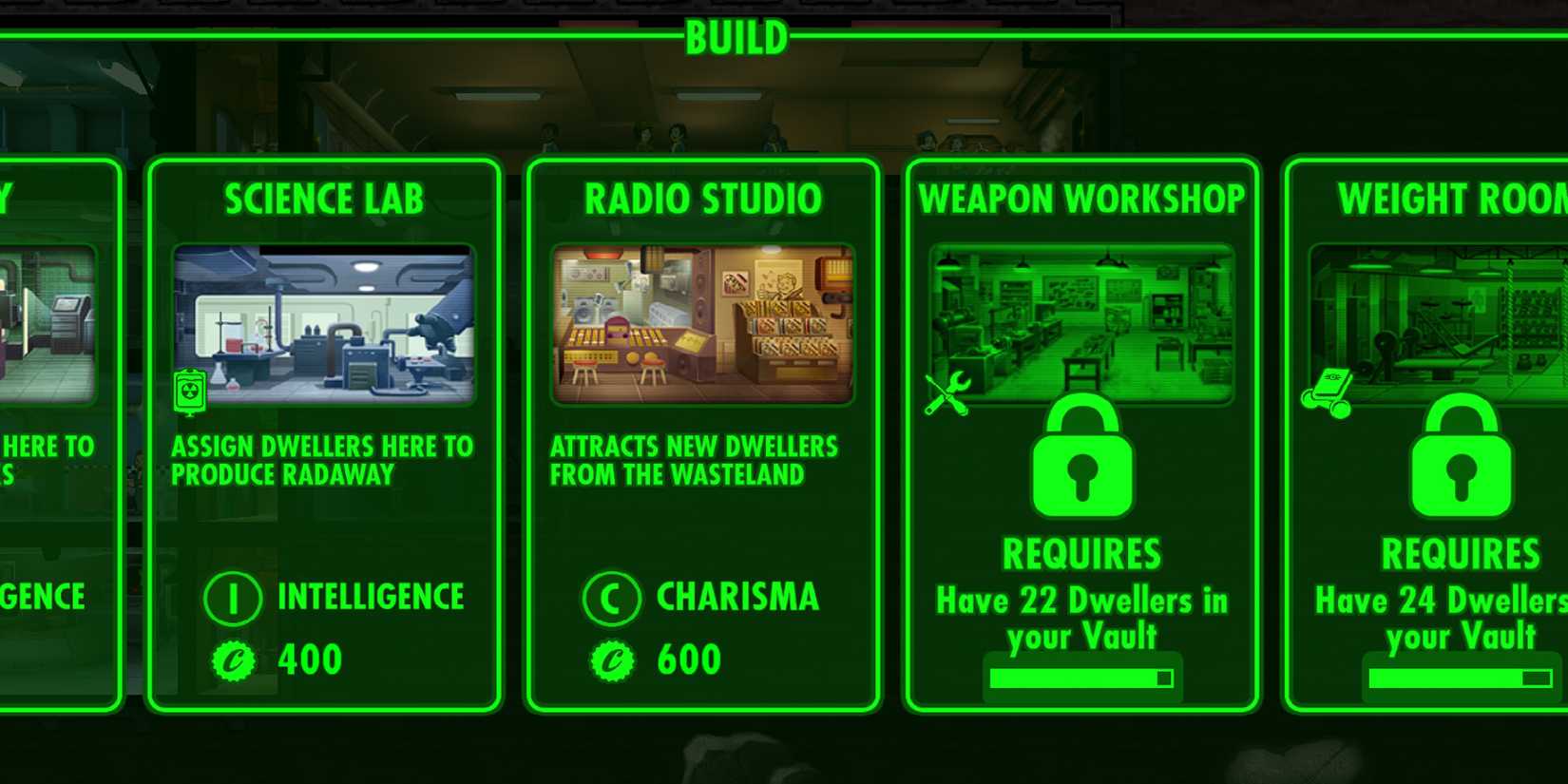Click the Weapon Workshop dweller progress bar
1568x784 pixels.
(1081, 677)
